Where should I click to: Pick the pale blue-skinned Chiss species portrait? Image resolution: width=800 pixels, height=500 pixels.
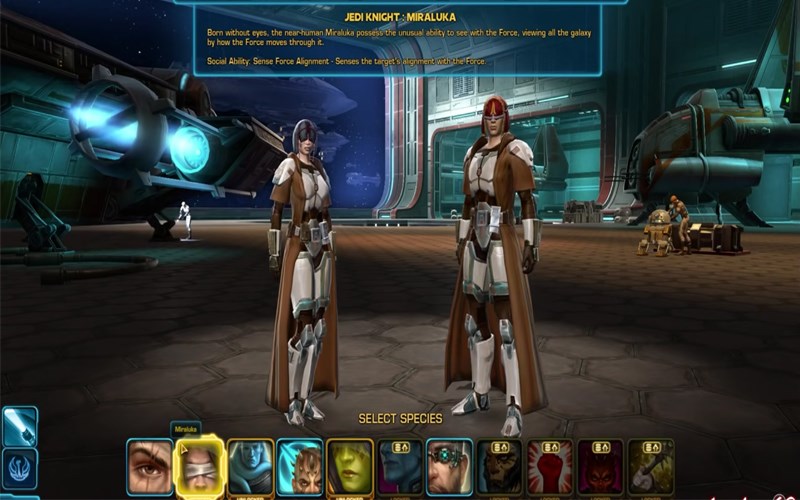250,467
